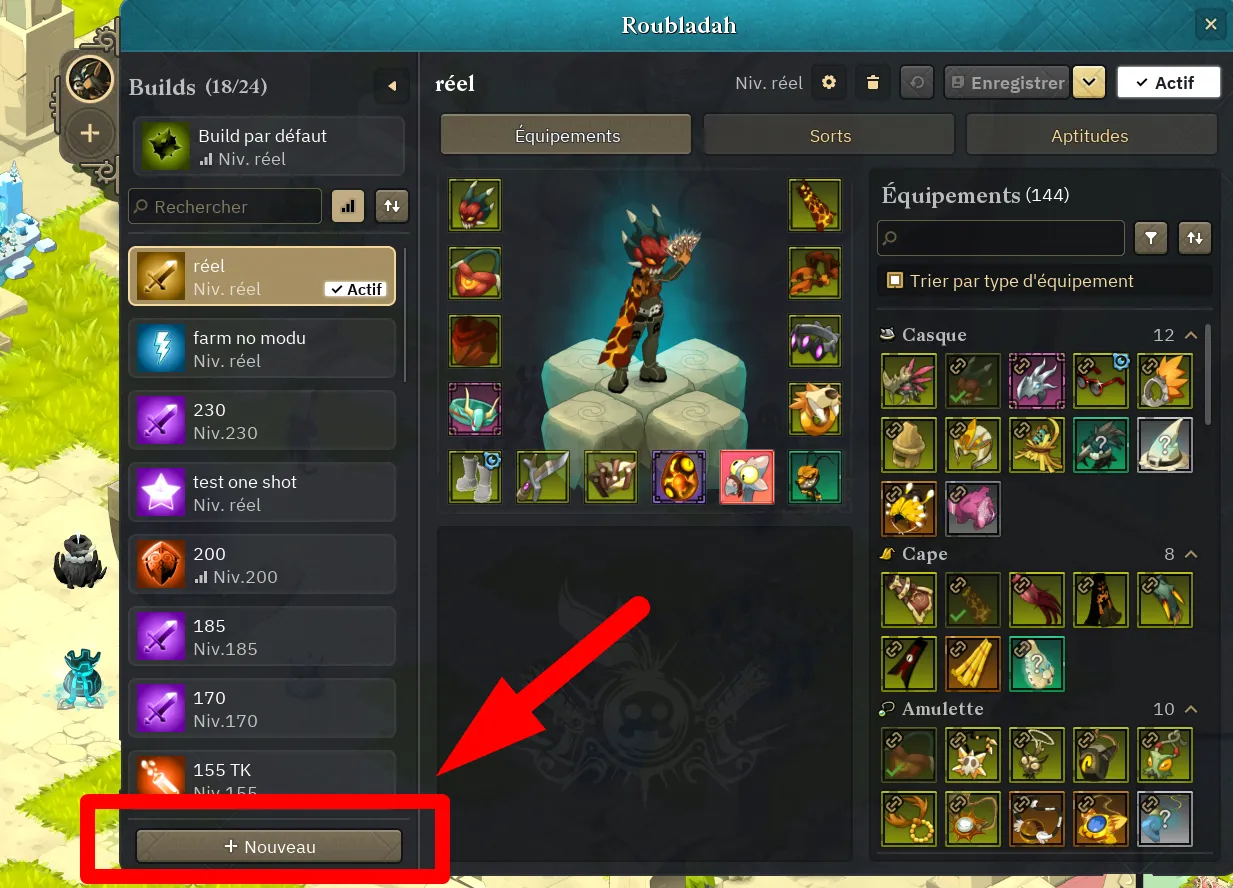
Task: Select the 'Build par défaut' entry
Action: pos(268,147)
